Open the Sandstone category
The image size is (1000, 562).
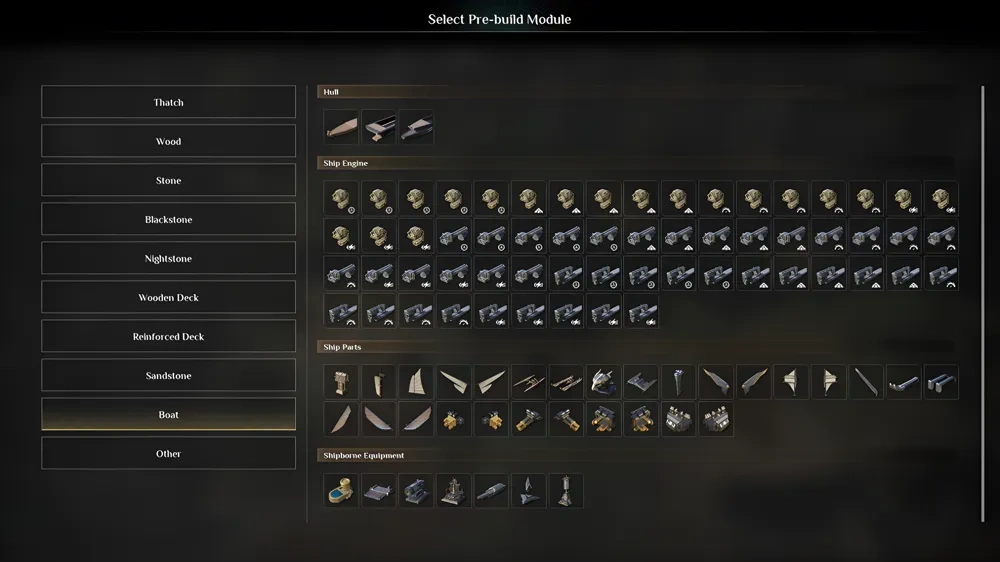point(168,375)
